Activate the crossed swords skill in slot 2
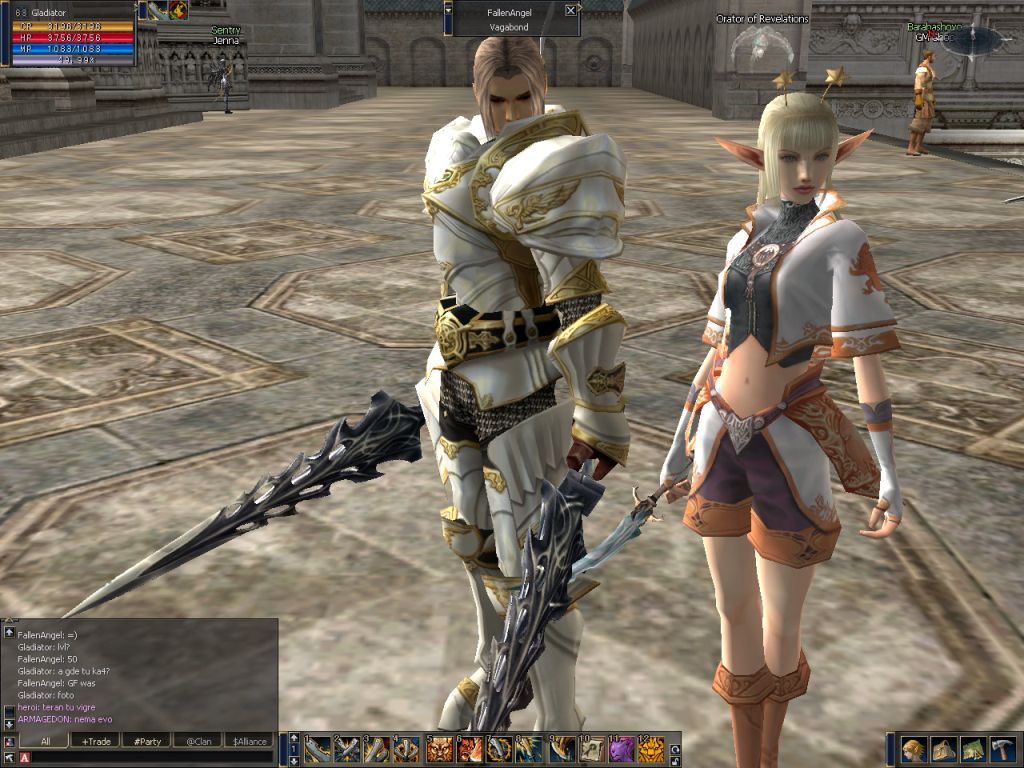 (348, 749)
